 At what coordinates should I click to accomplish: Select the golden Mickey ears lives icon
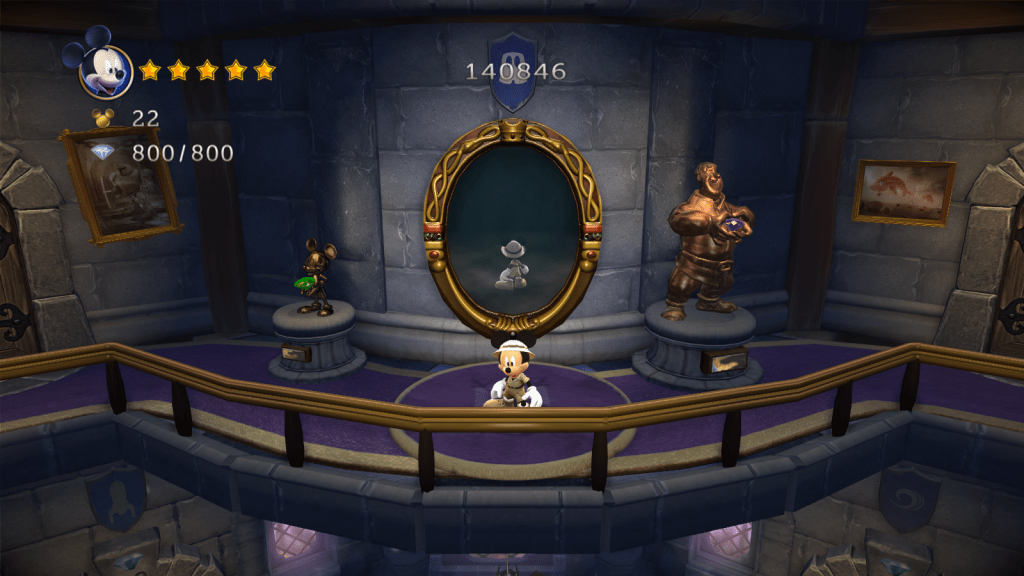(103, 118)
